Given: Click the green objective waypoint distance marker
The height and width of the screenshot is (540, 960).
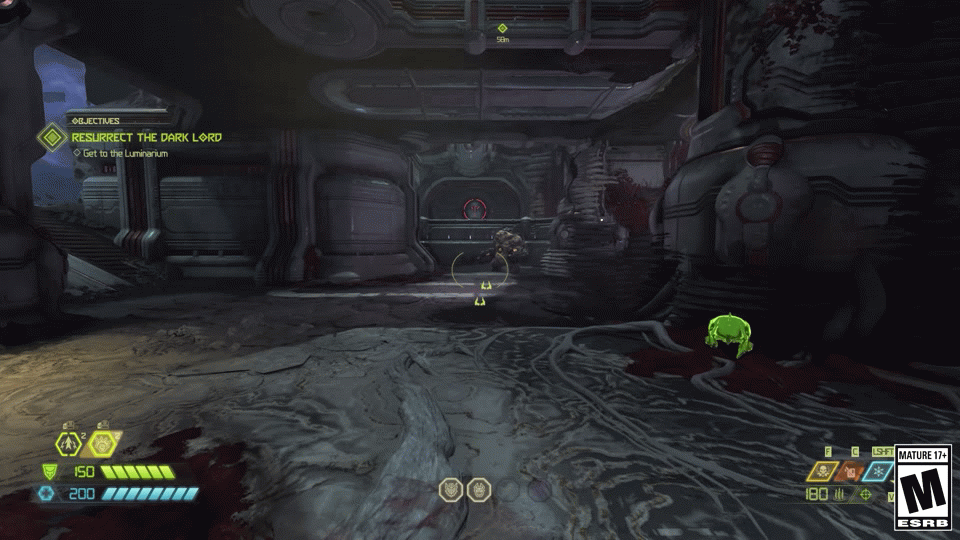Looking at the screenshot, I should click(503, 29).
